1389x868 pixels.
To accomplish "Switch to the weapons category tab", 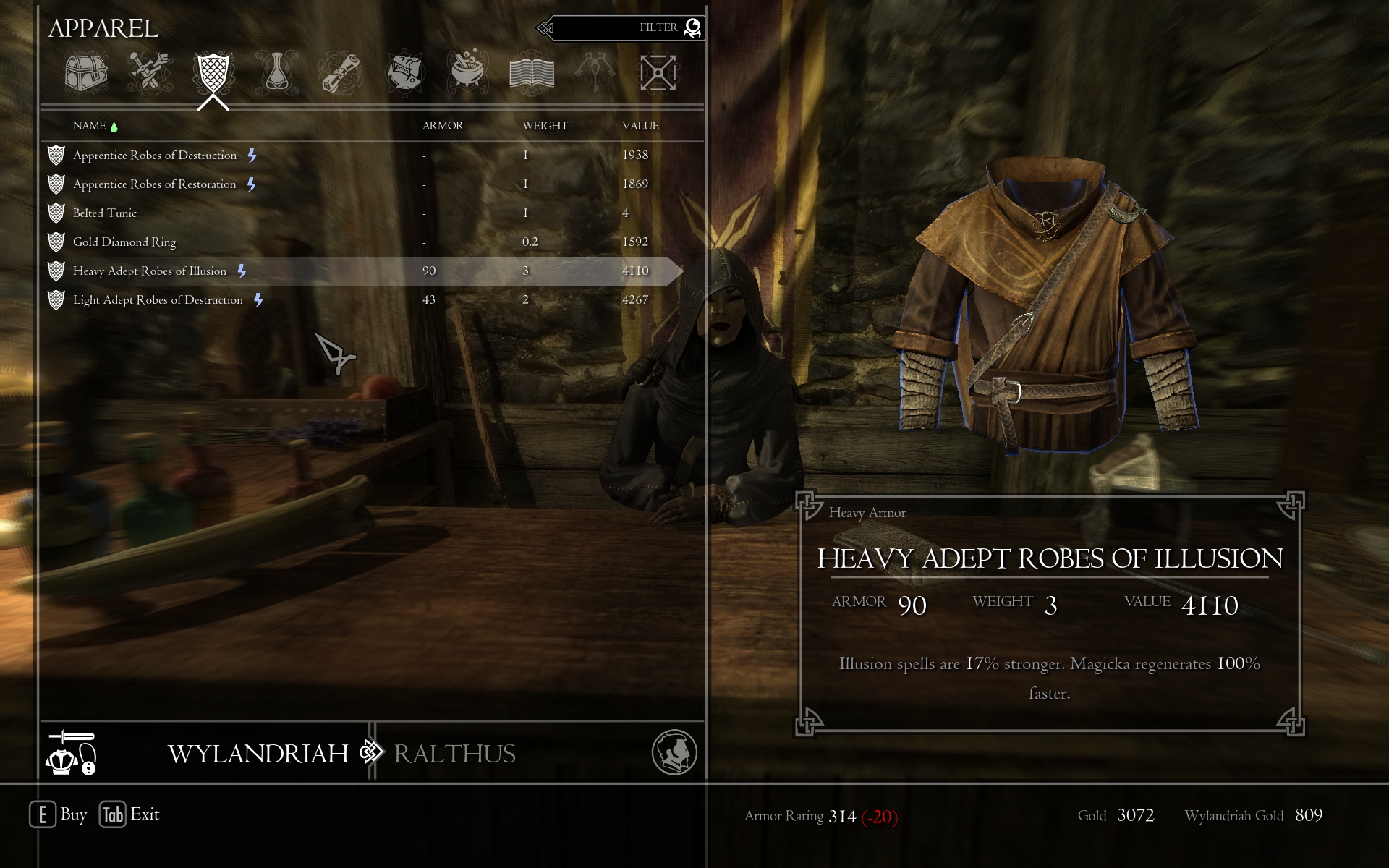I will pyautogui.click(x=150, y=73).
